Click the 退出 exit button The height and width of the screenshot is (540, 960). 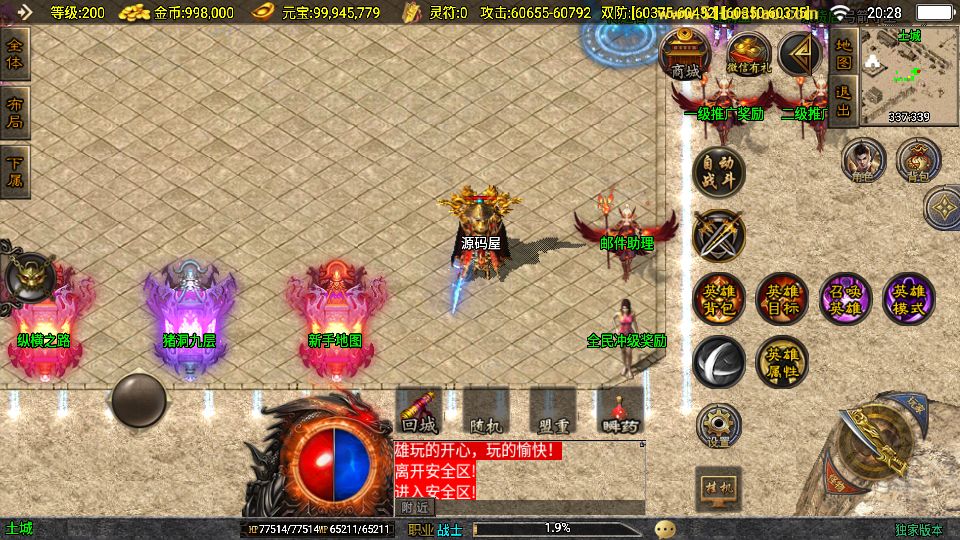(x=844, y=99)
